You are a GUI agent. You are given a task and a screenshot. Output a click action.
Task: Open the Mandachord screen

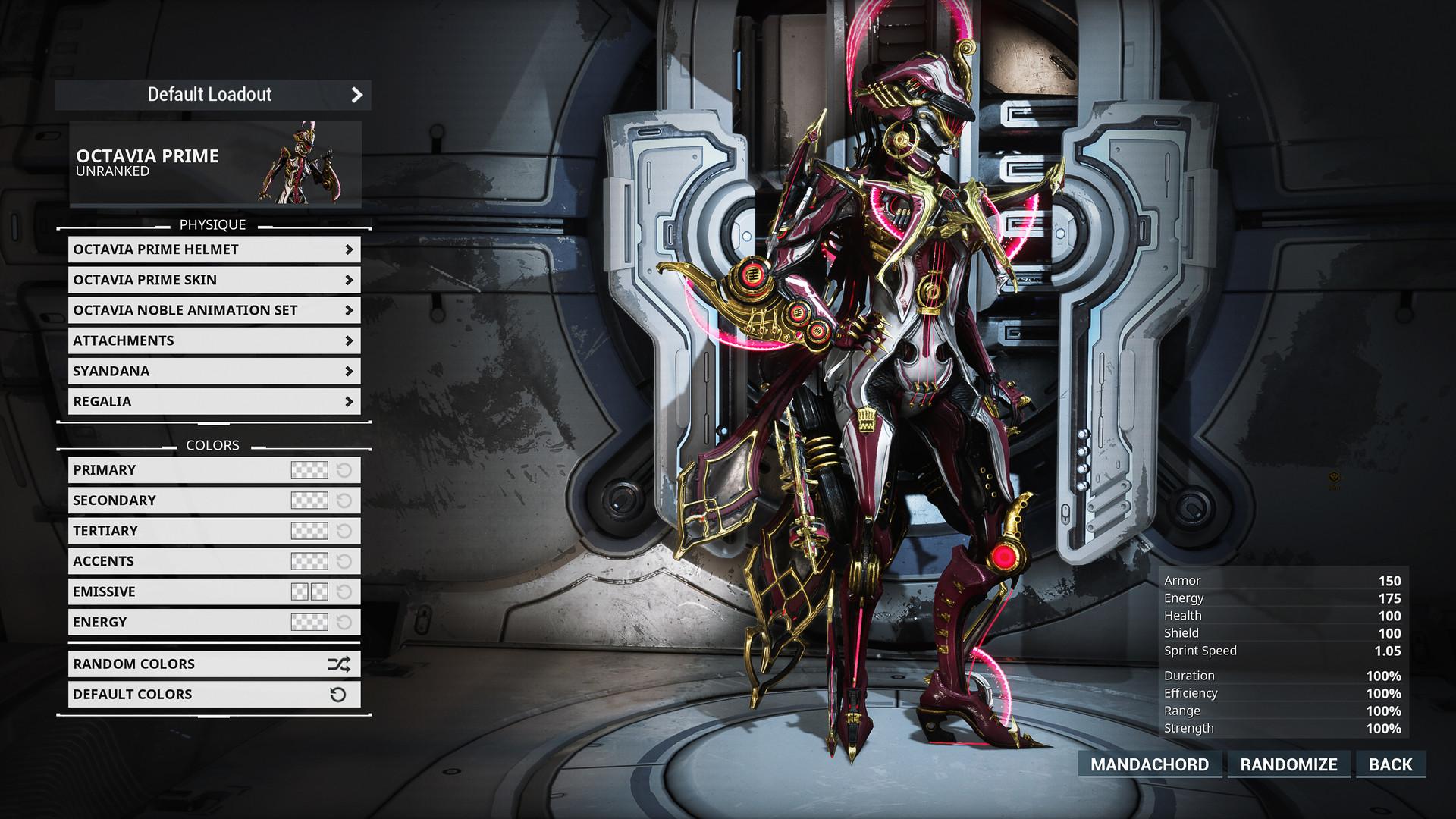point(1150,764)
